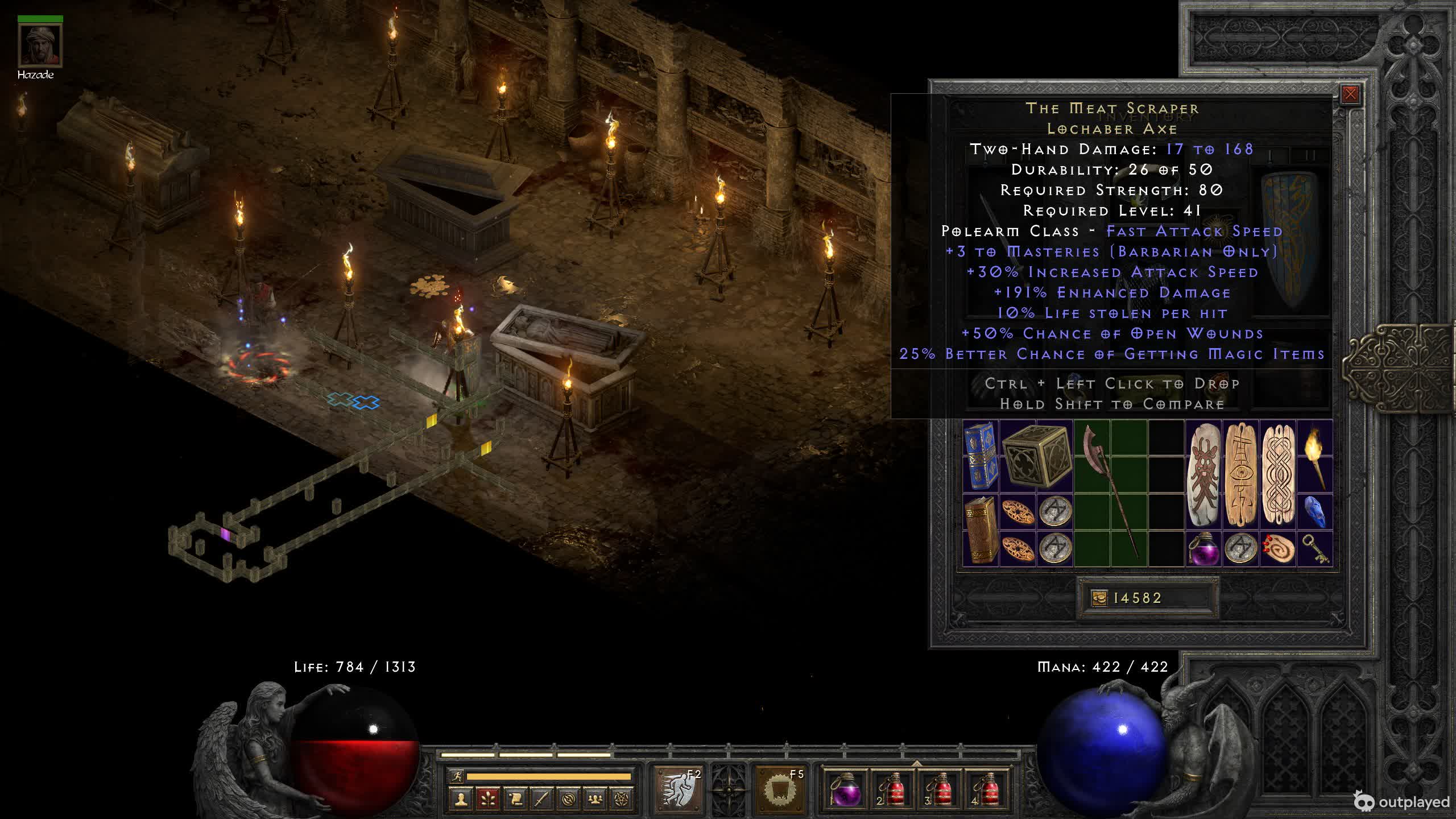Viewport: 1456px width, 819px height.
Task: Select the blue skull gem
Action: point(1314,511)
